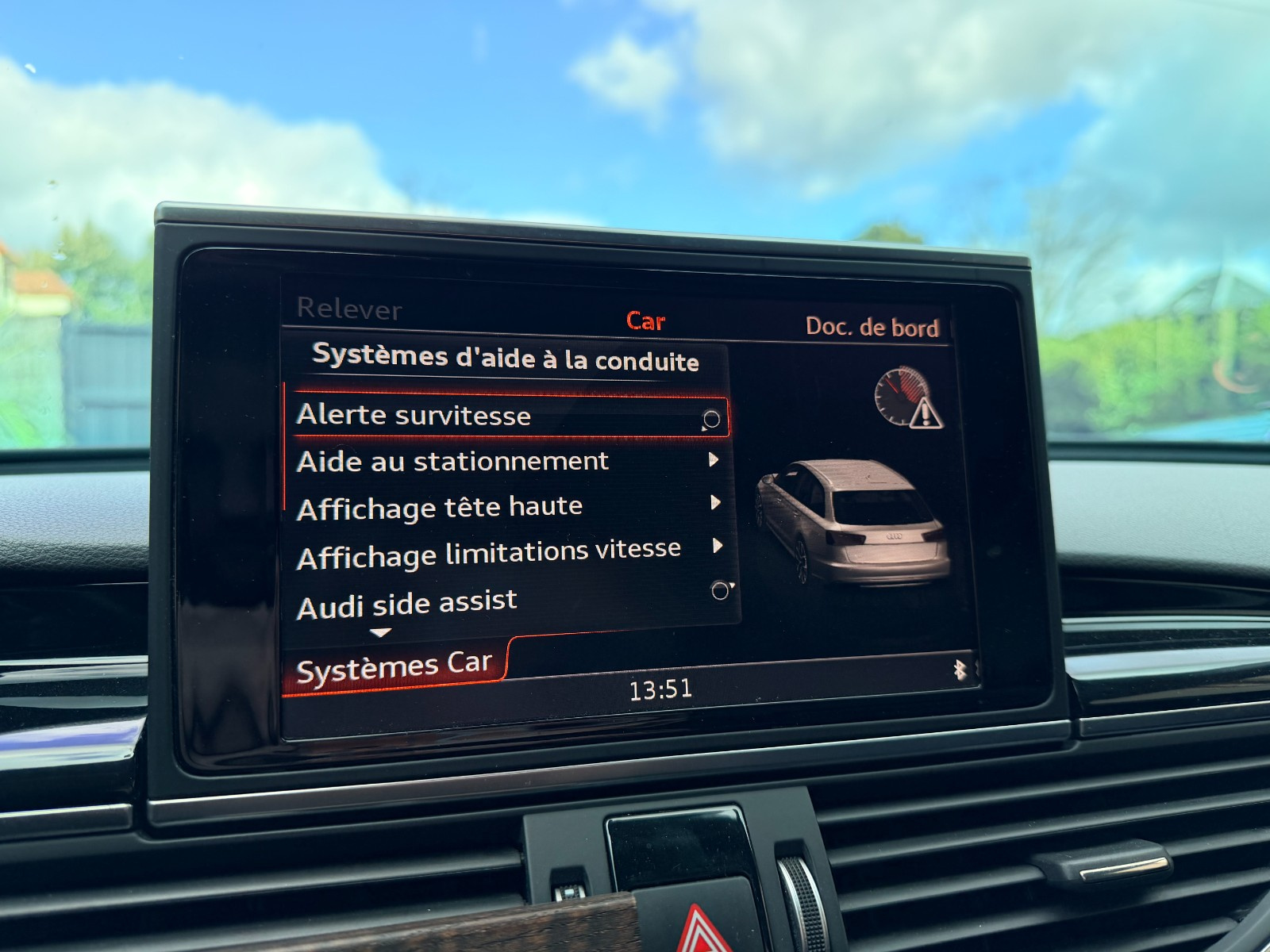Click the down arrow below the list

coord(381,633)
